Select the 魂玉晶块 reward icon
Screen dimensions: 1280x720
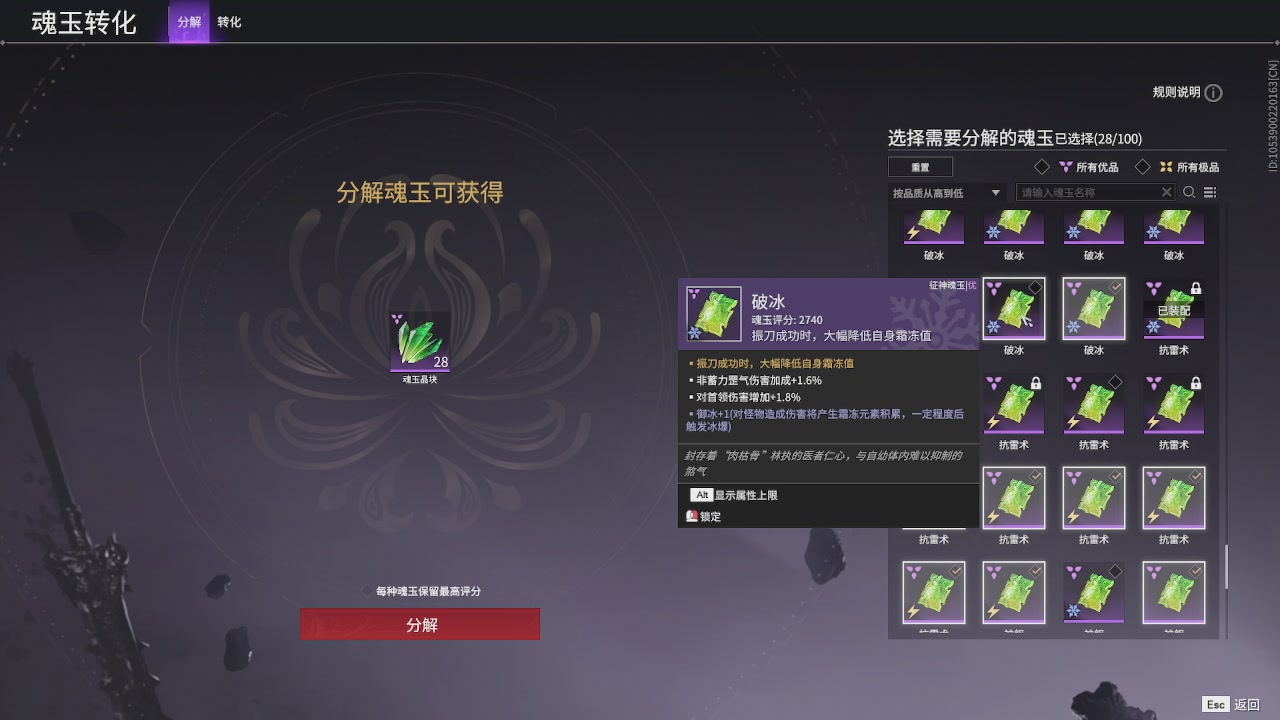420,342
